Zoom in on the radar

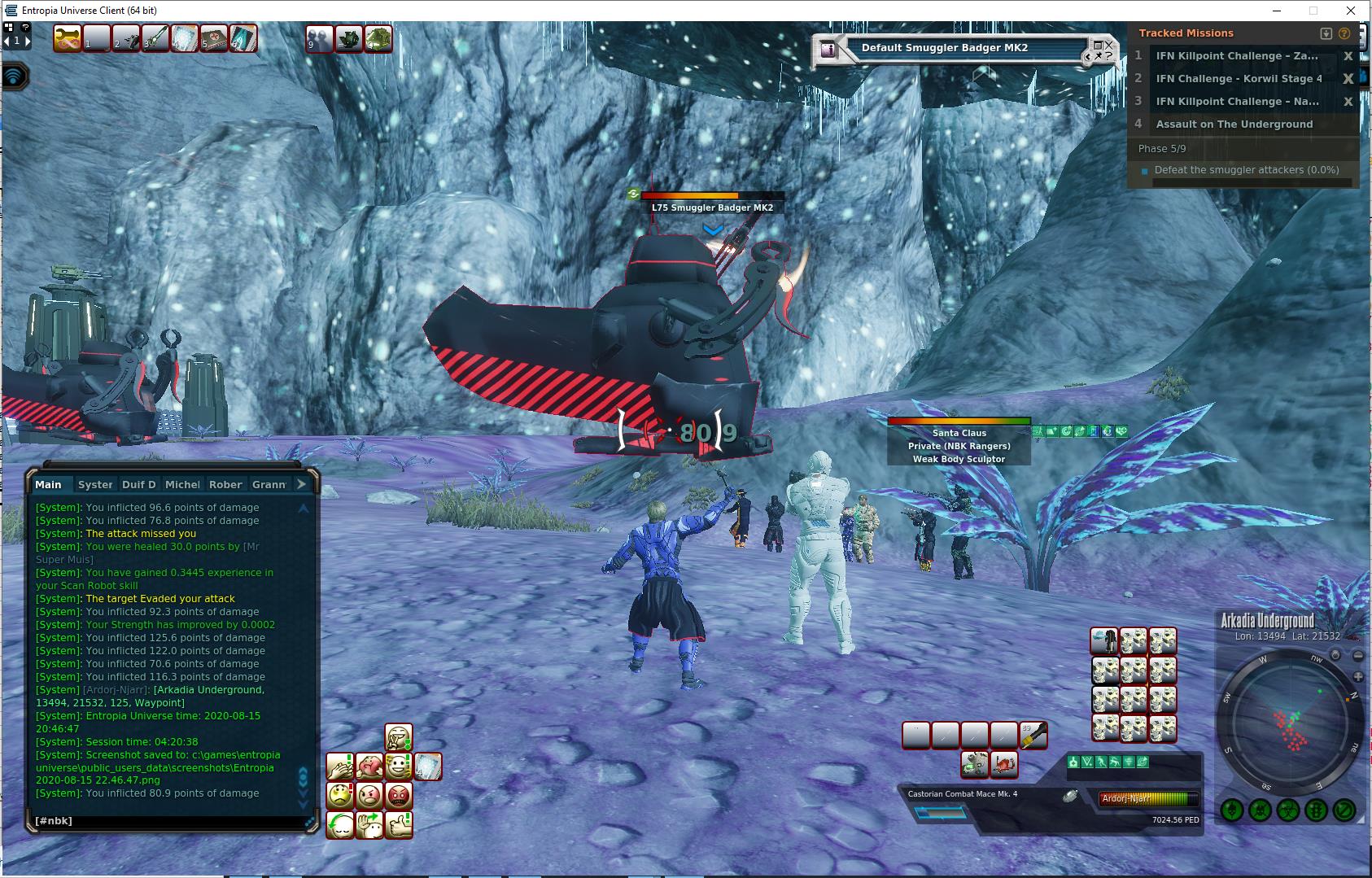tap(1358, 677)
